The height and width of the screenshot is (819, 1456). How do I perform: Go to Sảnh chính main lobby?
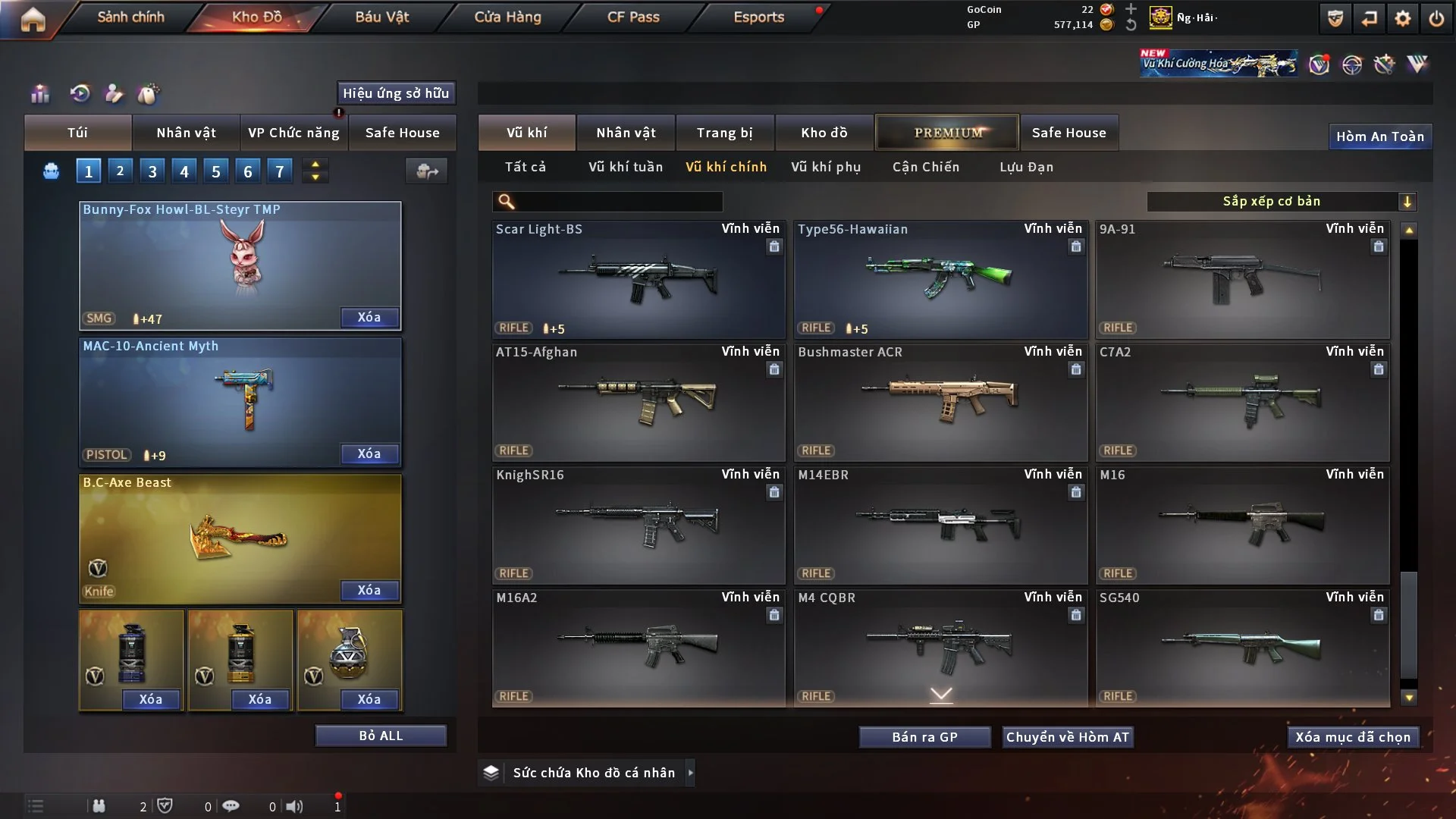130,17
